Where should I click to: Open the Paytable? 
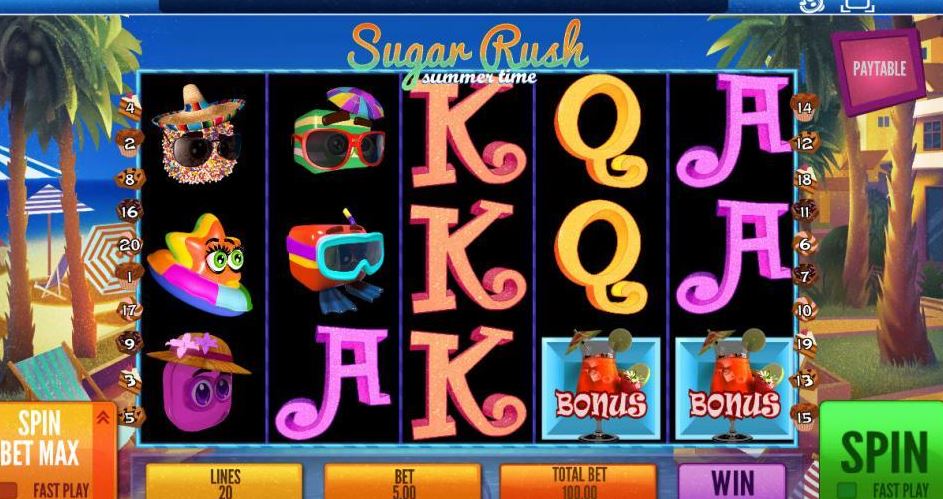878,70
